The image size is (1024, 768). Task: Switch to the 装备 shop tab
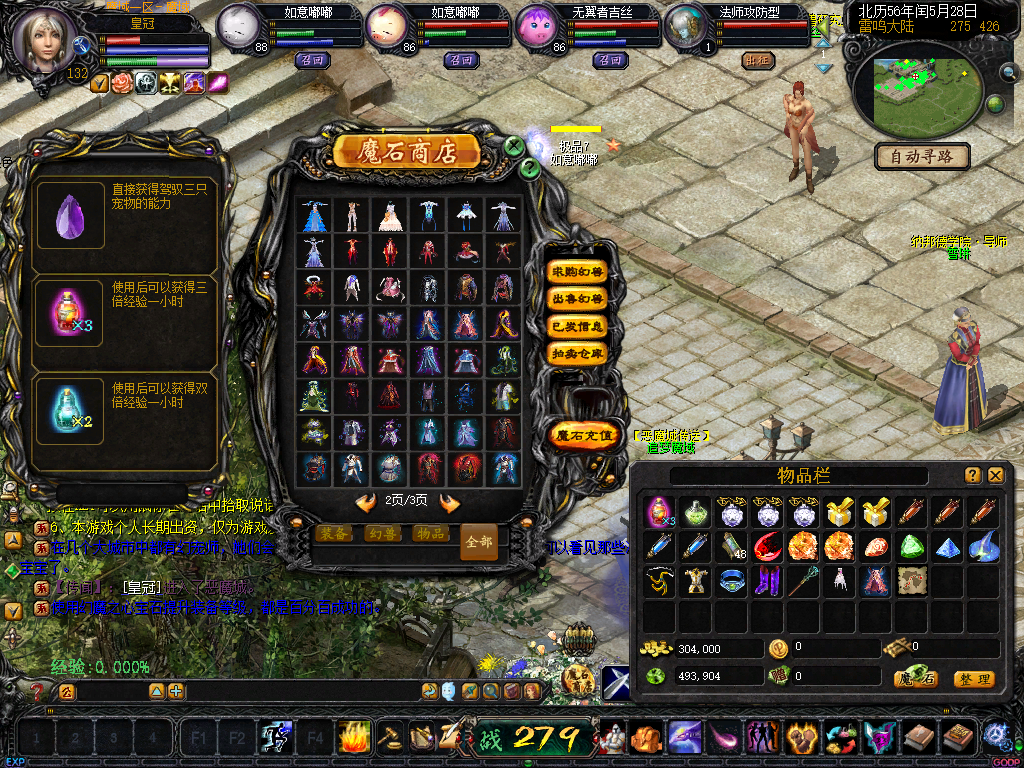(333, 534)
